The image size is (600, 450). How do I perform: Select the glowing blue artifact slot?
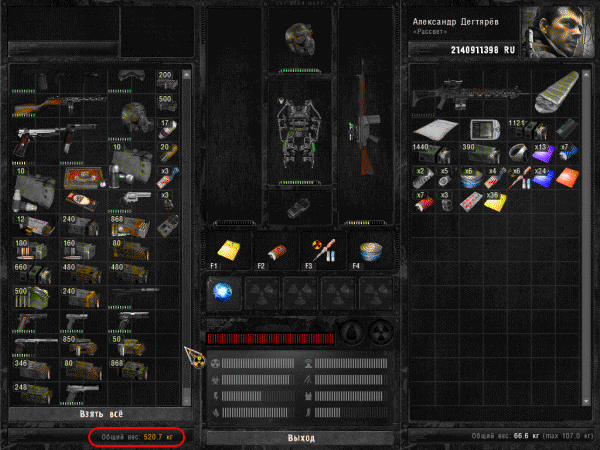tap(224, 292)
